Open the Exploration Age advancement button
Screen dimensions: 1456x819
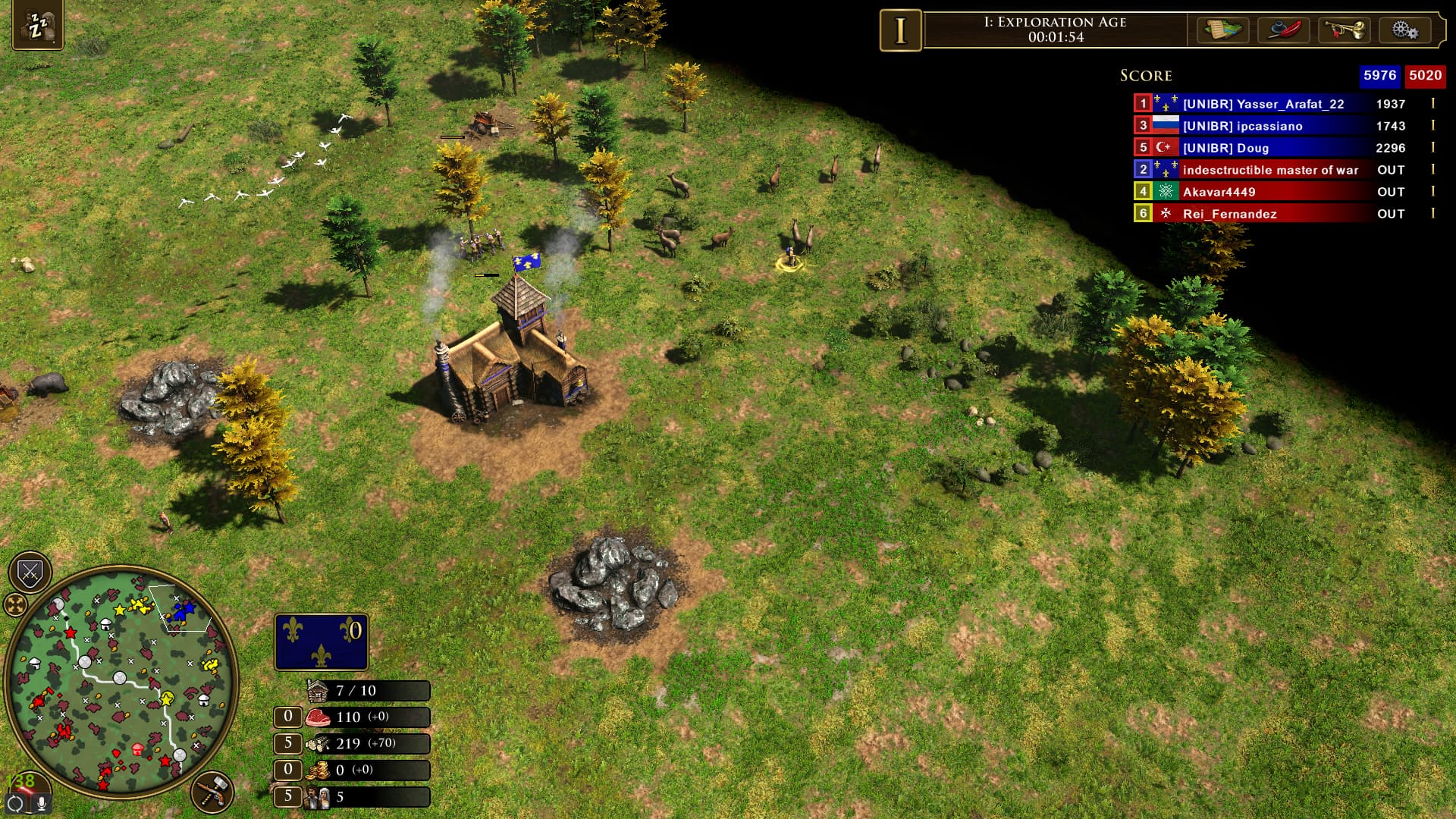[x=900, y=30]
